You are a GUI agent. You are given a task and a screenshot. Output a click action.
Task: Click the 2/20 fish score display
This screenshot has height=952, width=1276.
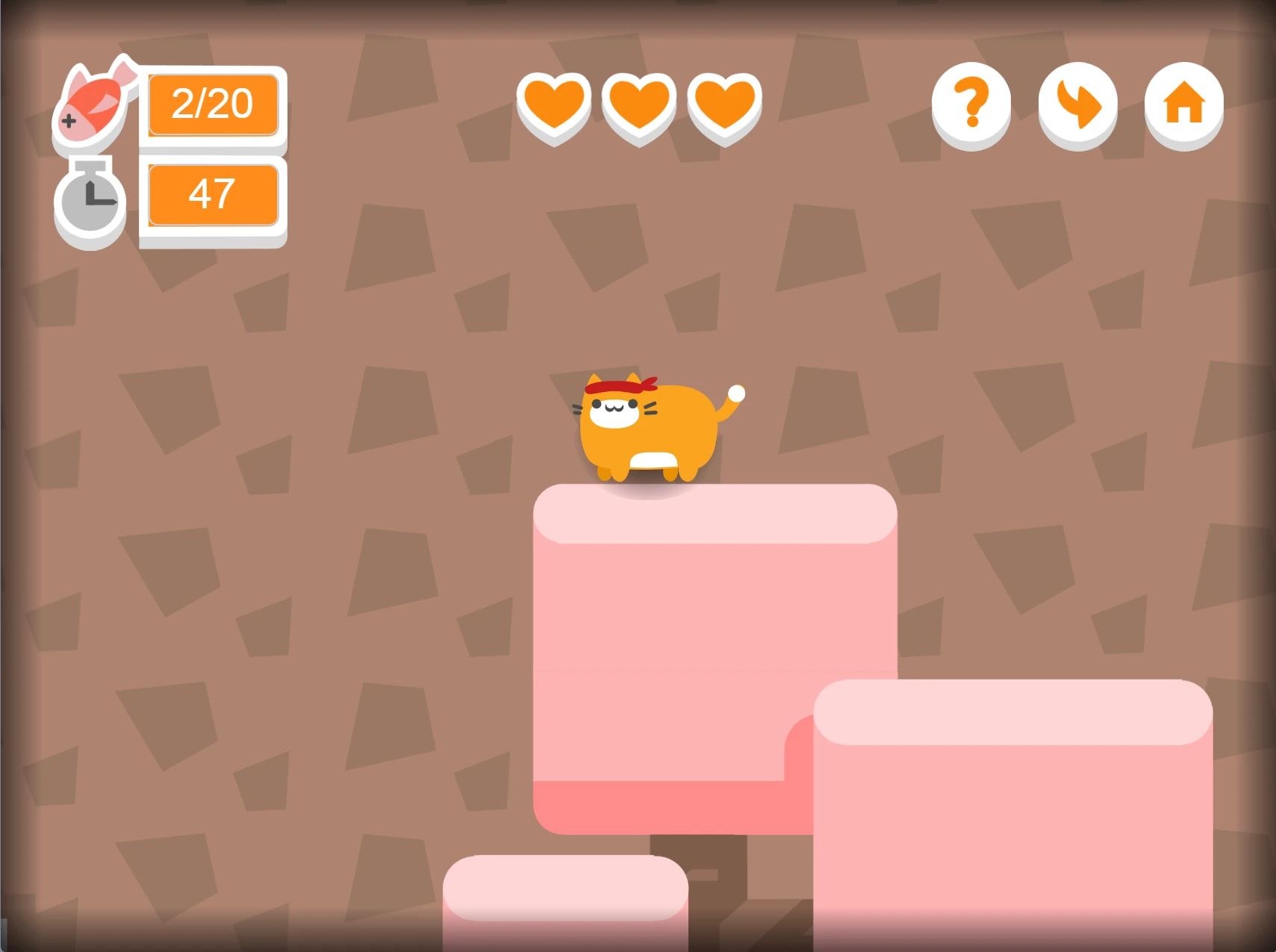coord(212,105)
